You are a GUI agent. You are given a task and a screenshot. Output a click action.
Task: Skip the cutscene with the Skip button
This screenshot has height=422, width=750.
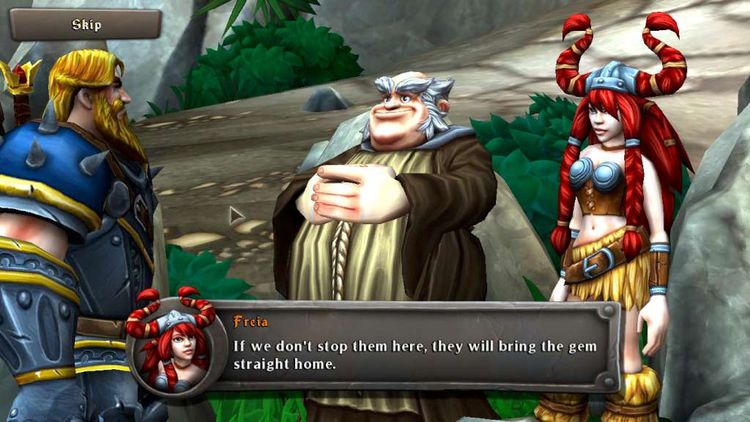[86, 24]
